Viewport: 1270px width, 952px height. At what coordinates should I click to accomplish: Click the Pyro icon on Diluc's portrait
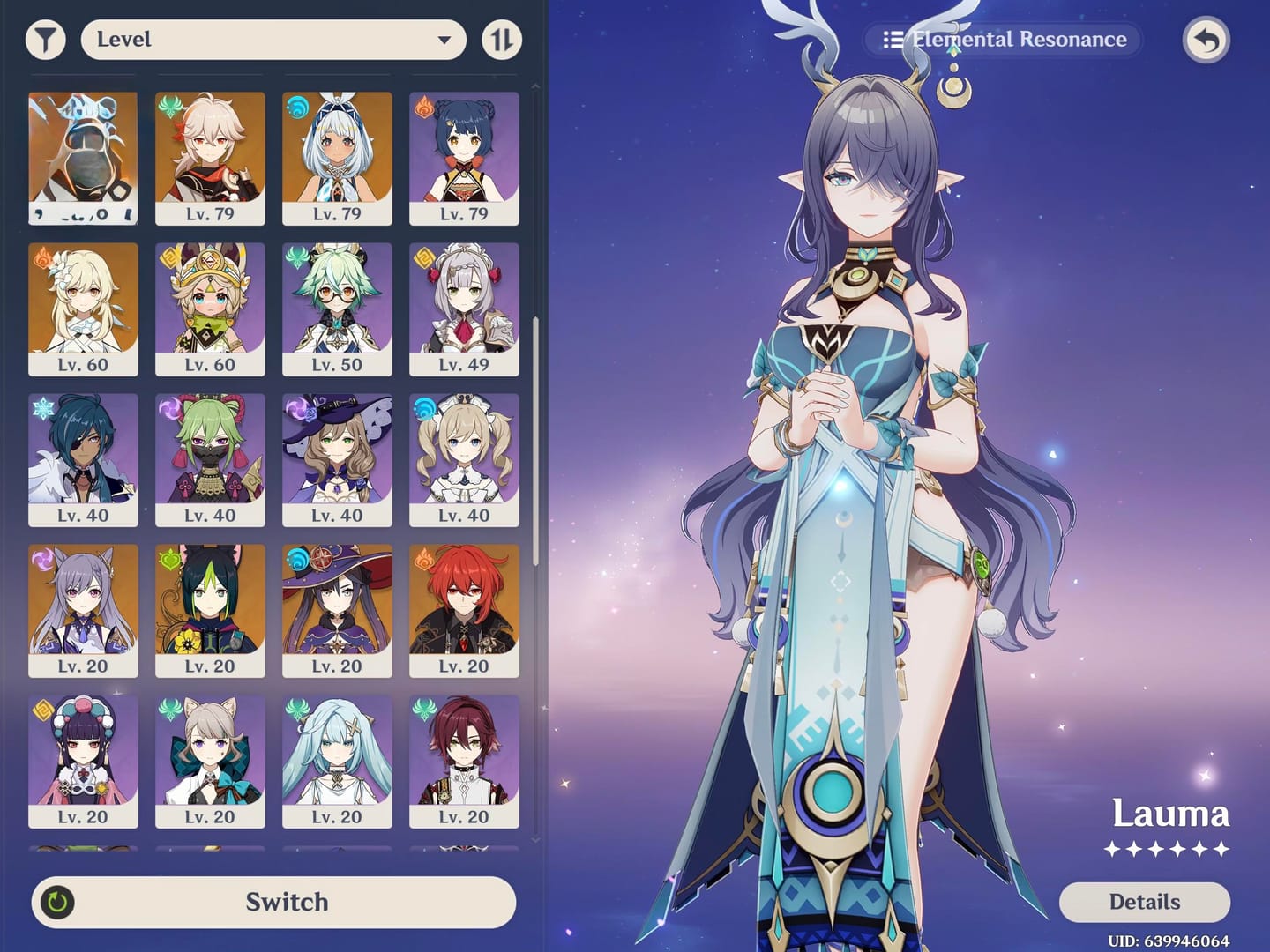[x=424, y=562]
